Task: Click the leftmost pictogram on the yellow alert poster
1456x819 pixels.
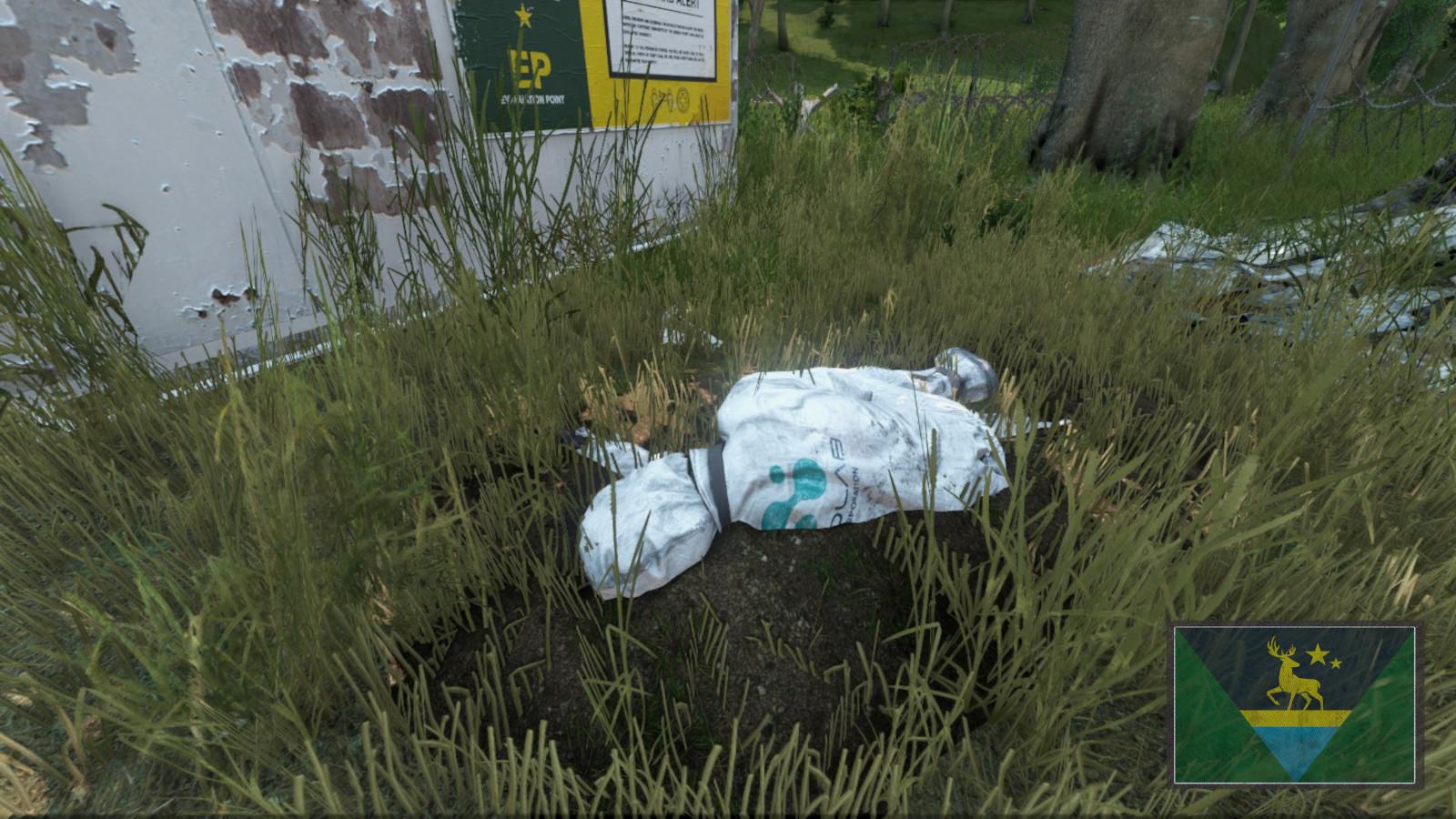Action: click(655, 97)
